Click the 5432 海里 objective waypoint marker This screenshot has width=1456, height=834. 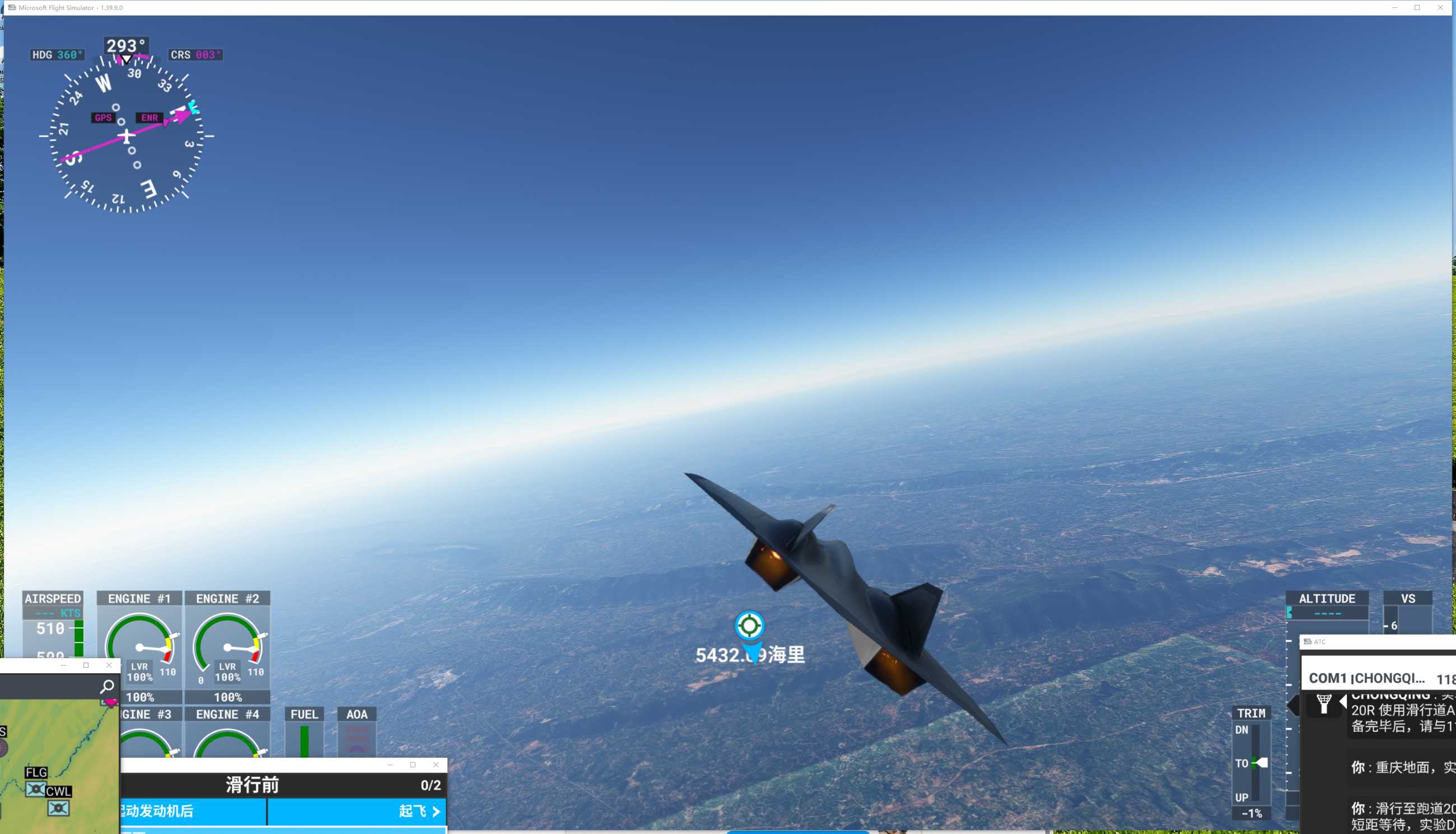click(x=749, y=625)
